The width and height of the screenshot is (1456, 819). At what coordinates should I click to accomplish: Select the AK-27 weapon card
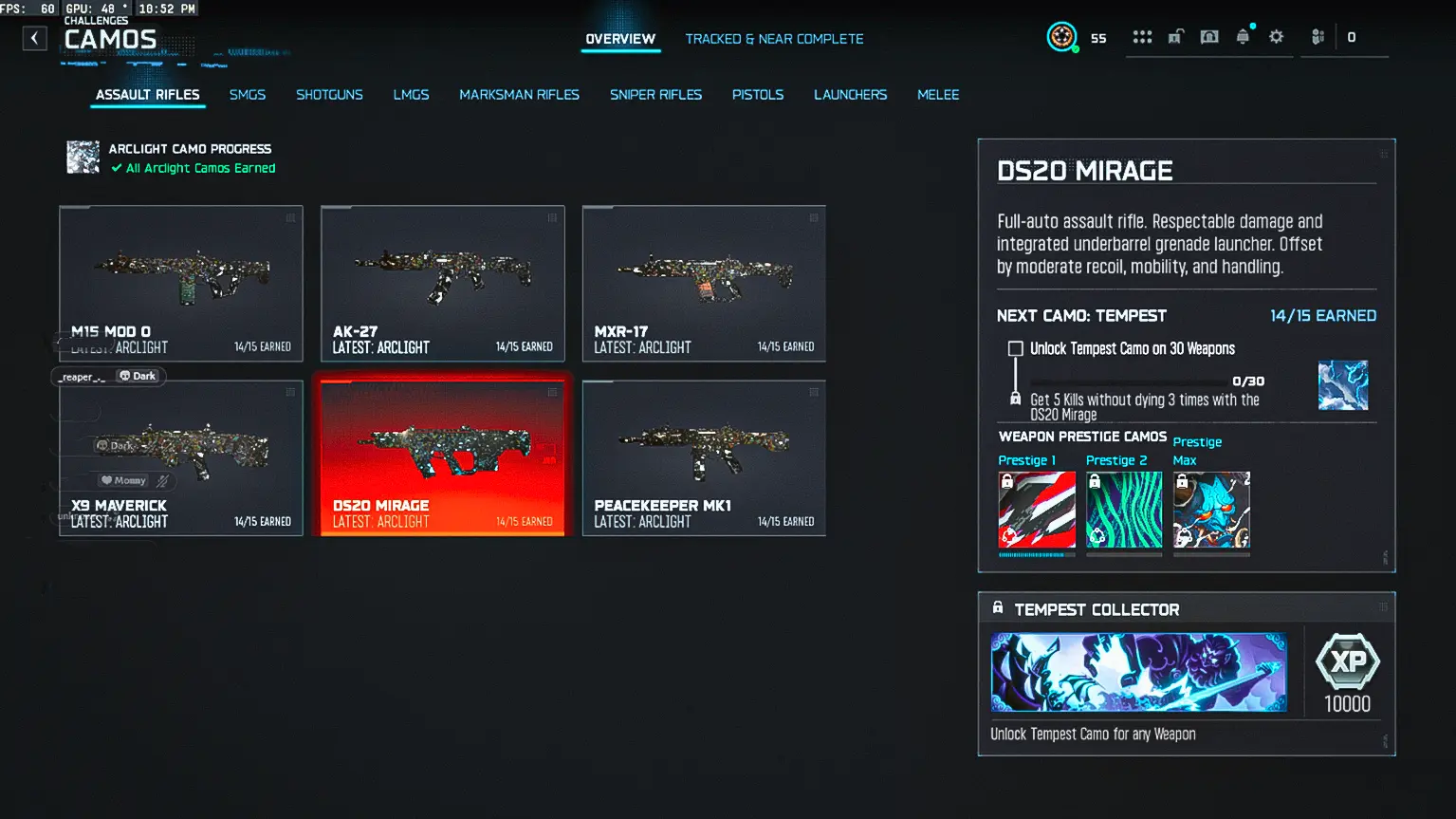(x=442, y=284)
